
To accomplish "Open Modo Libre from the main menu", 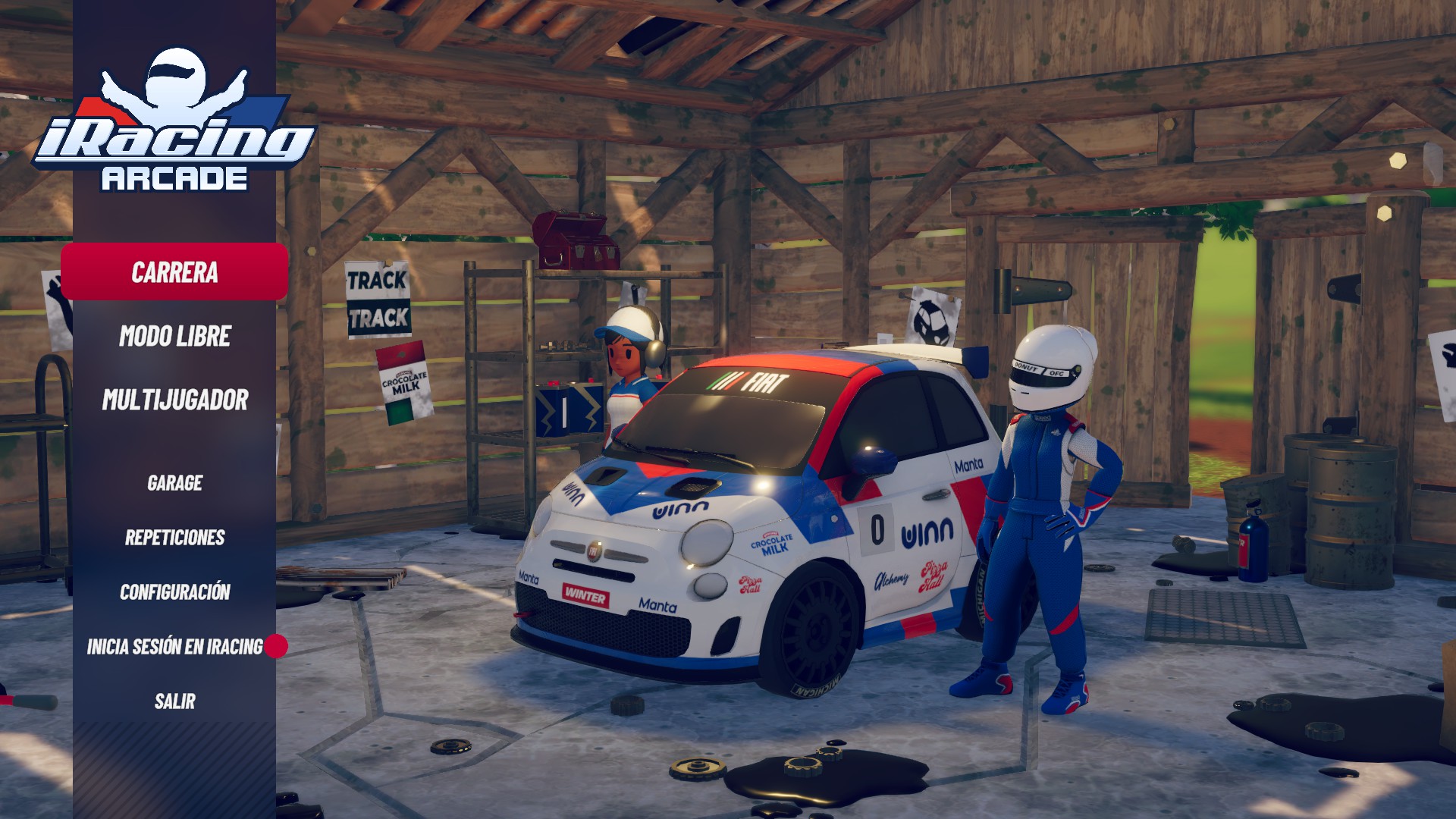I will click(x=174, y=336).
